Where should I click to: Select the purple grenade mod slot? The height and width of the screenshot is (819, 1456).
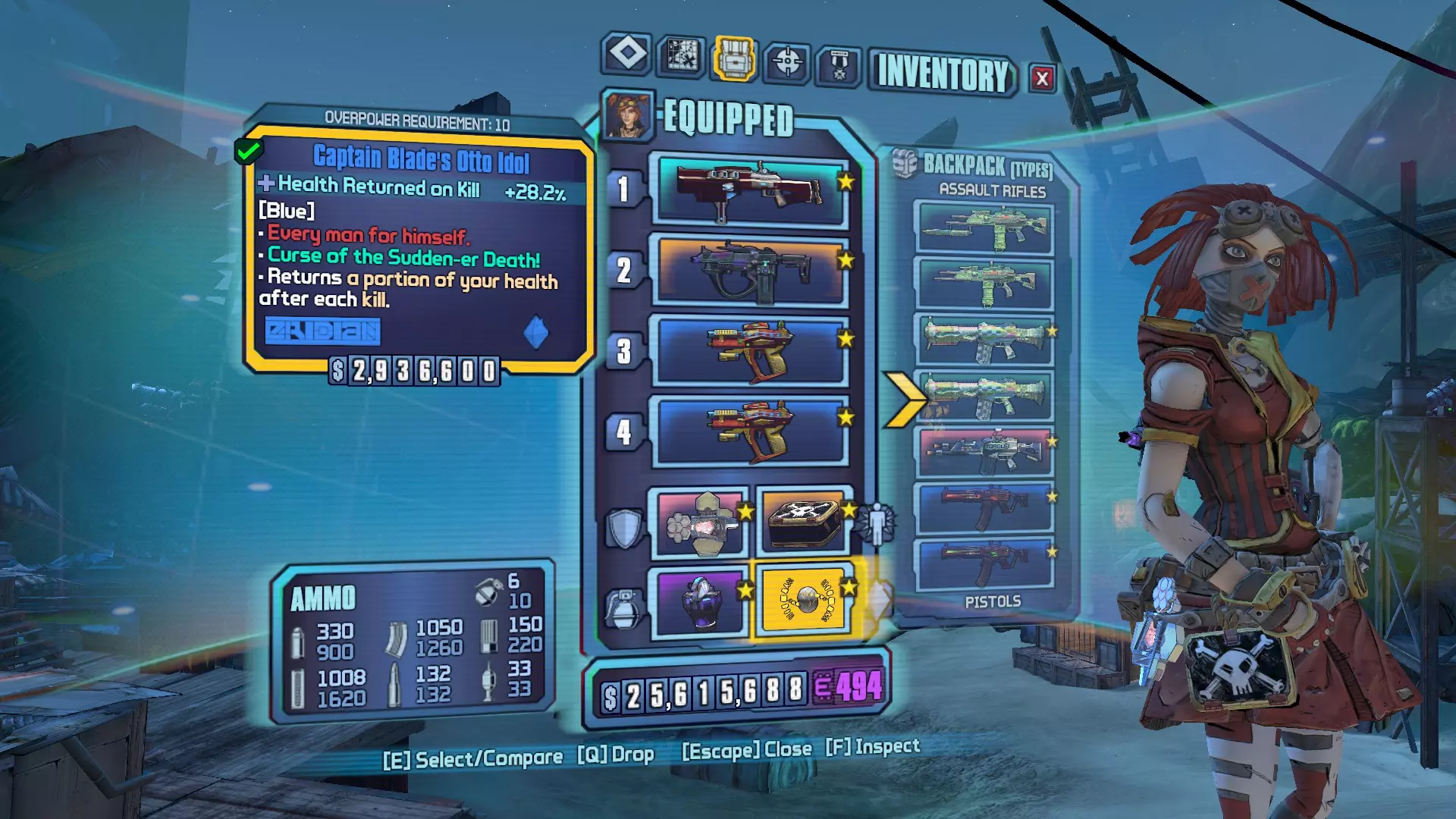coord(699,602)
